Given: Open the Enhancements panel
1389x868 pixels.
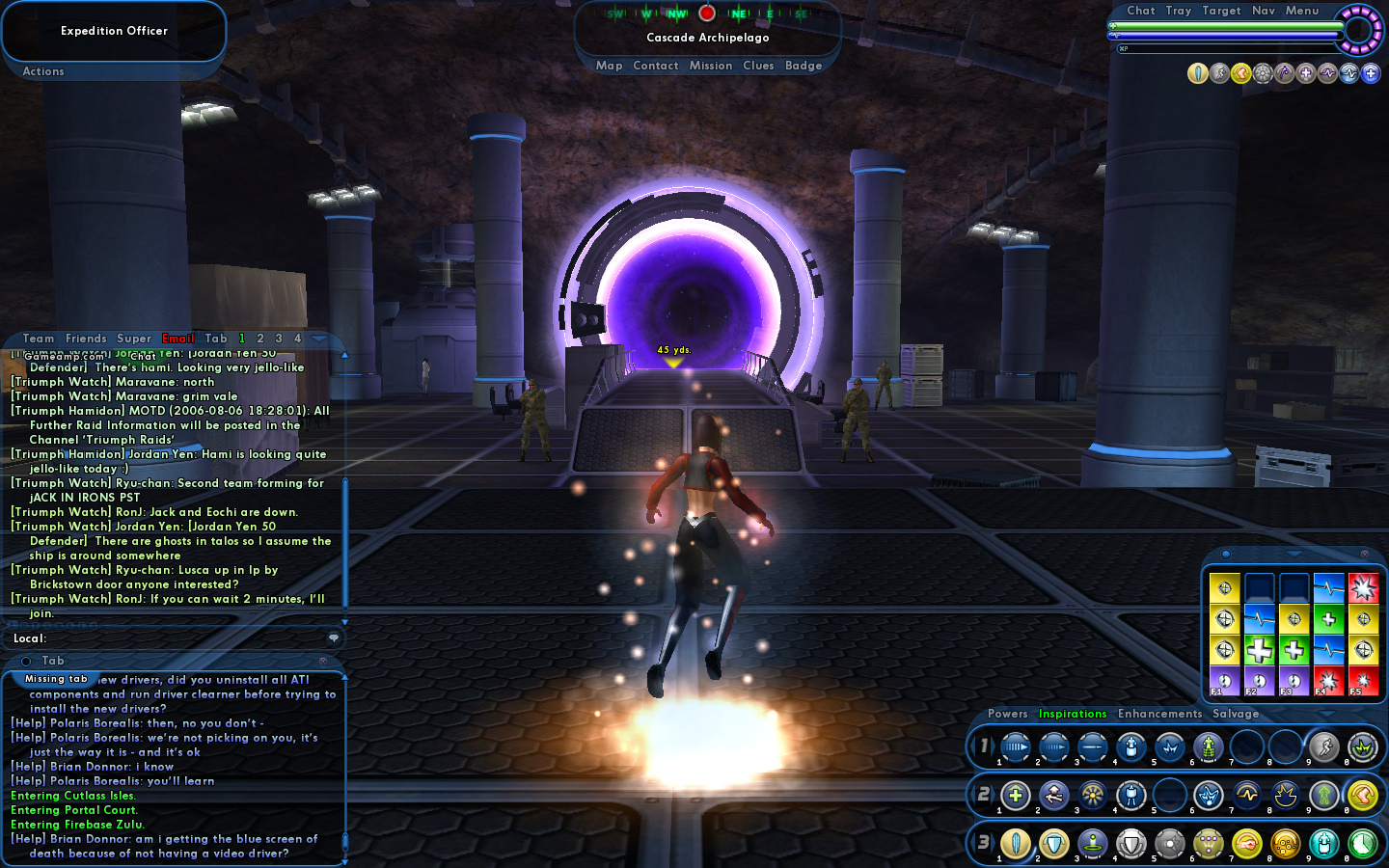Looking at the screenshot, I should pyautogui.click(x=1160, y=714).
